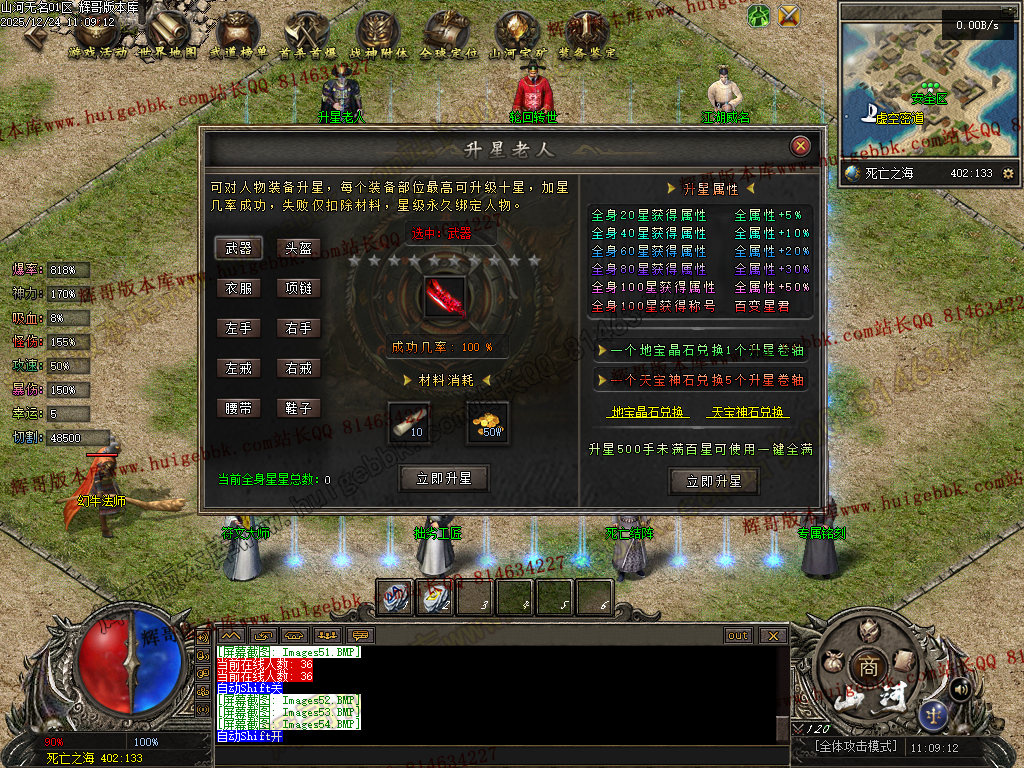The image size is (1024, 768).
Task: Choose the 右戒 equipment slot button
Action: [x=299, y=368]
